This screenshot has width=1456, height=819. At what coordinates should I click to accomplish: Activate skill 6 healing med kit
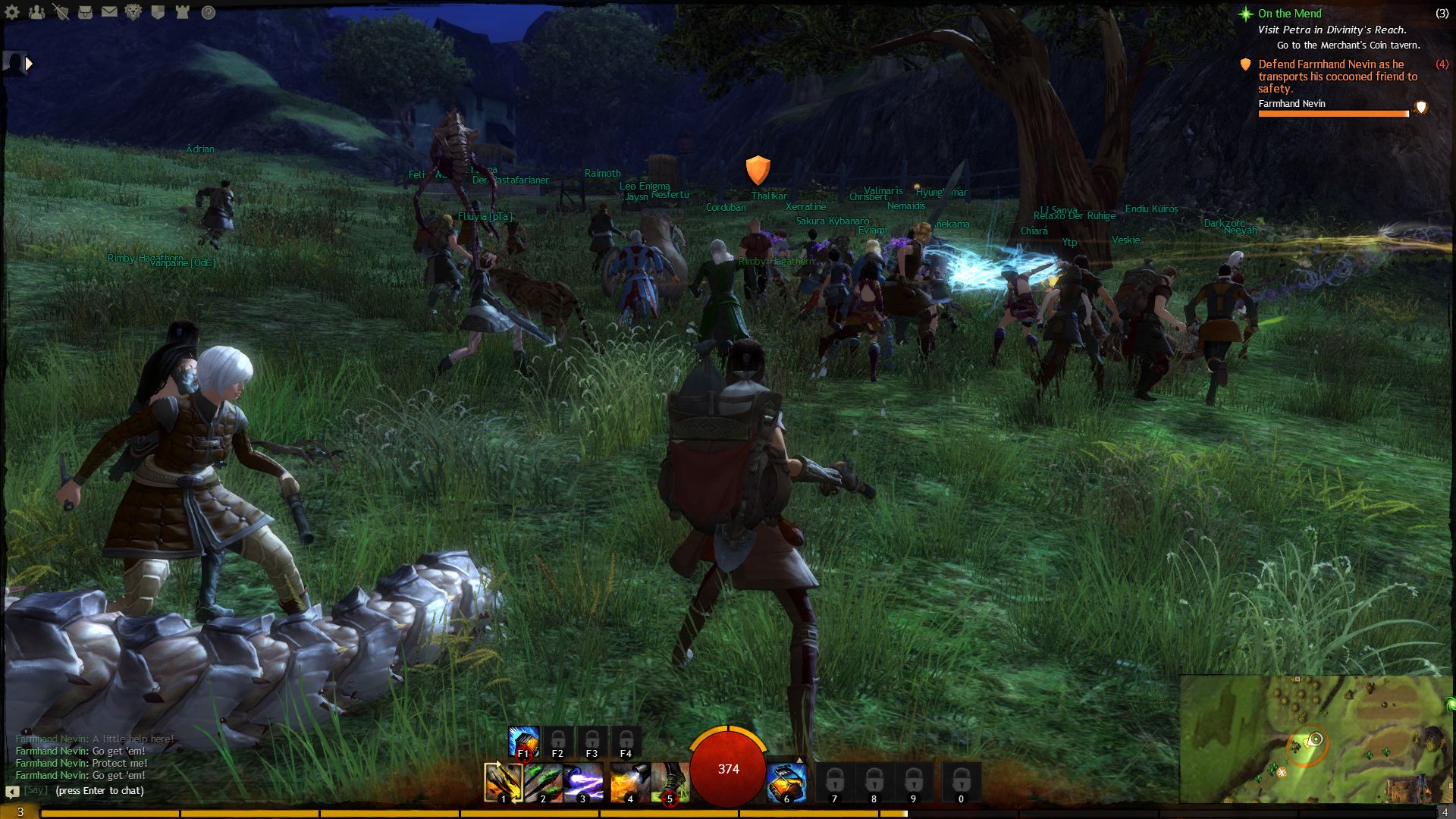tap(786, 783)
